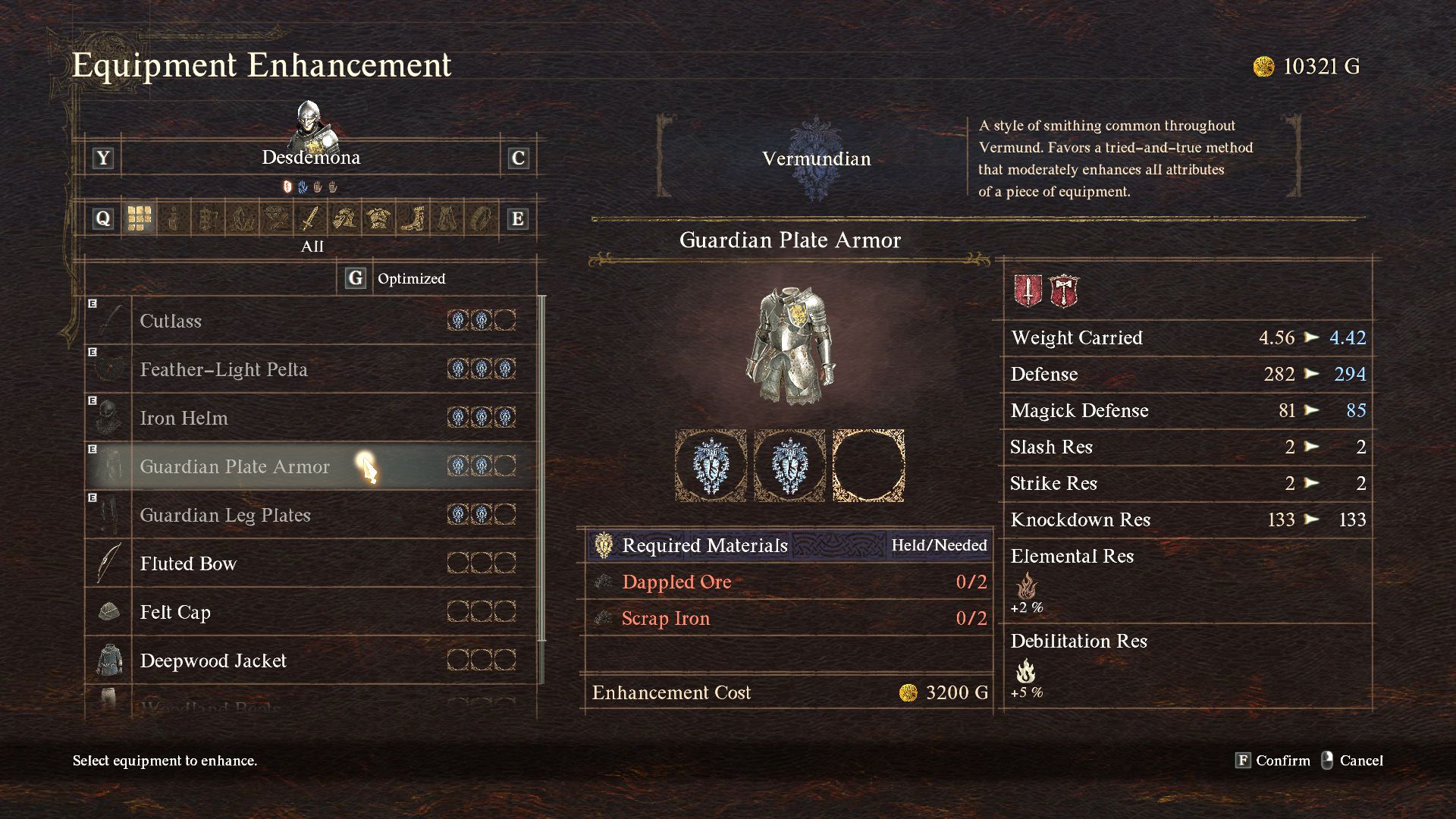Screen dimensions: 1456x819
Task: Confirm the enhancement selection
Action: pyautogui.click(x=1272, y=761)
